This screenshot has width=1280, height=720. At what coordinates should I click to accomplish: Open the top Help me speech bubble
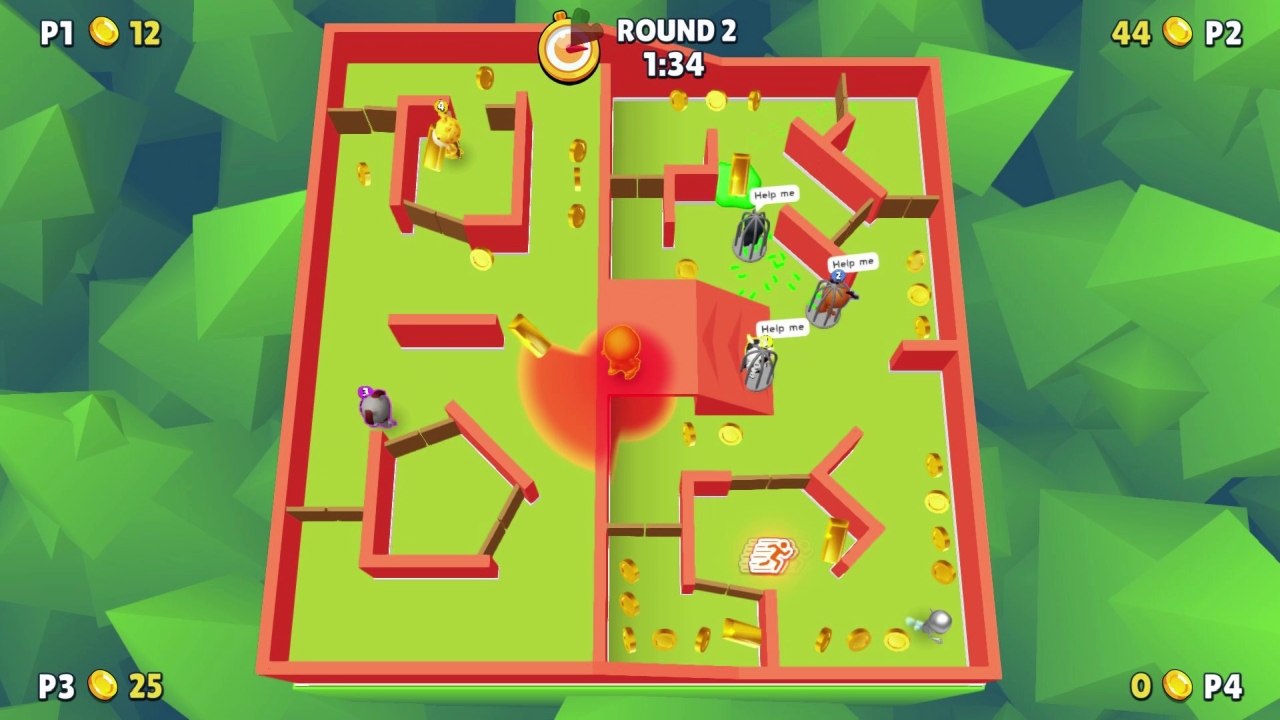pyautogui.click(x=773, y=193)
